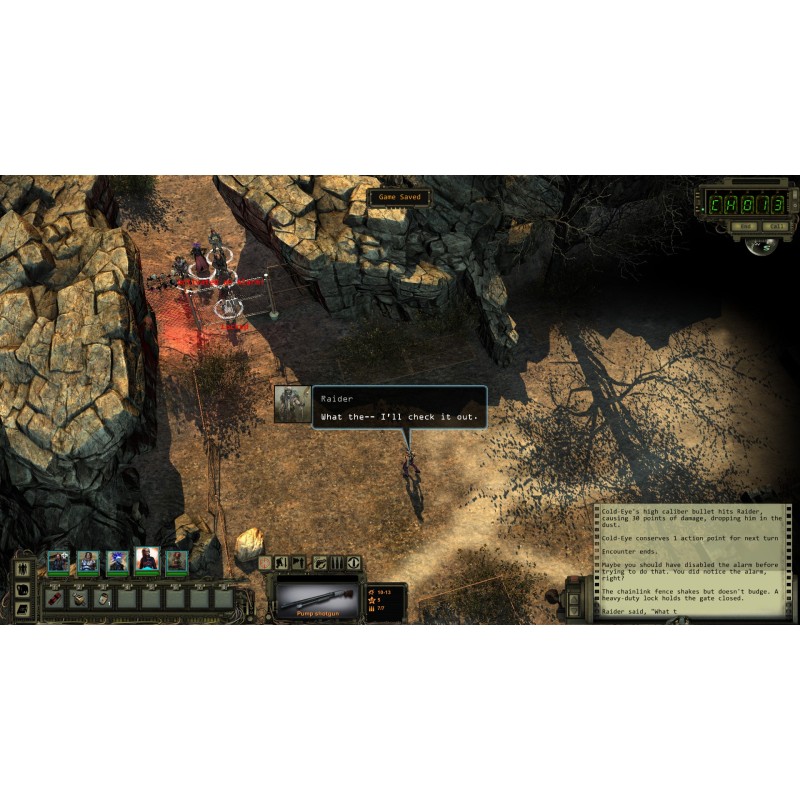The width and height of the screenshot is (800, 800).
Task: Select the raised, highlighted squad member portrait
Action: coord(147,559)
